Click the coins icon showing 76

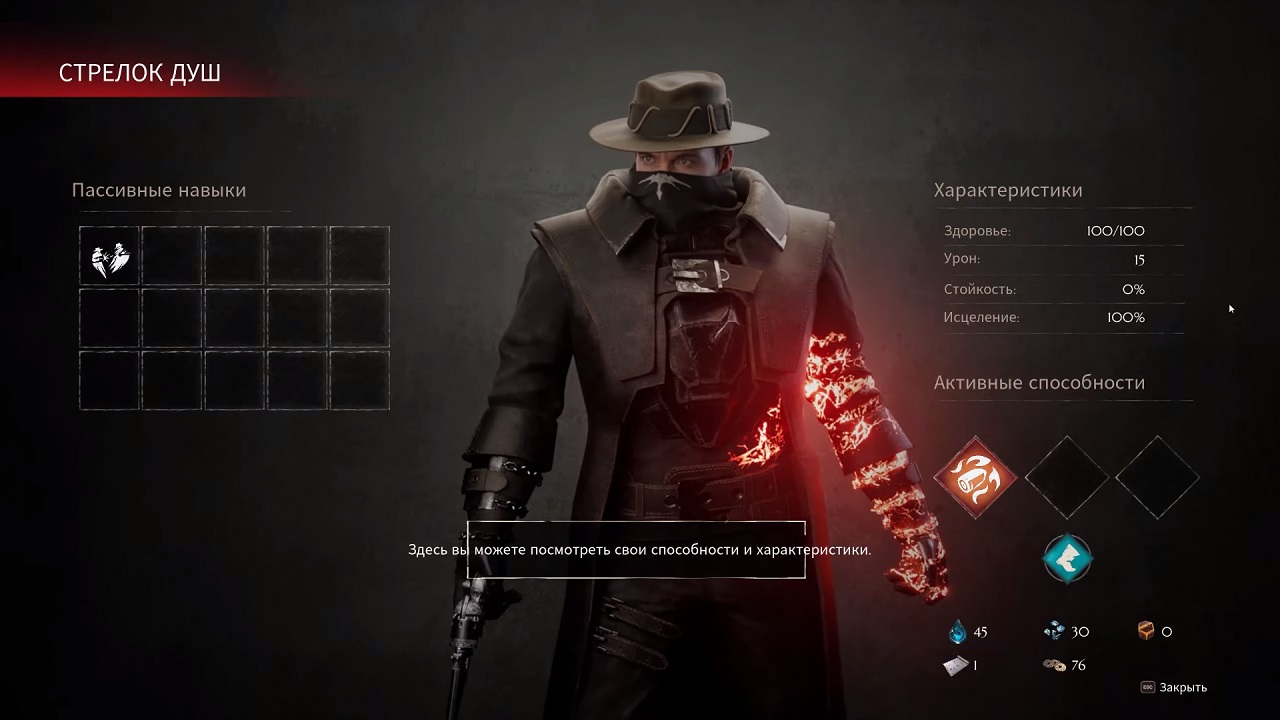point(1055,664)
